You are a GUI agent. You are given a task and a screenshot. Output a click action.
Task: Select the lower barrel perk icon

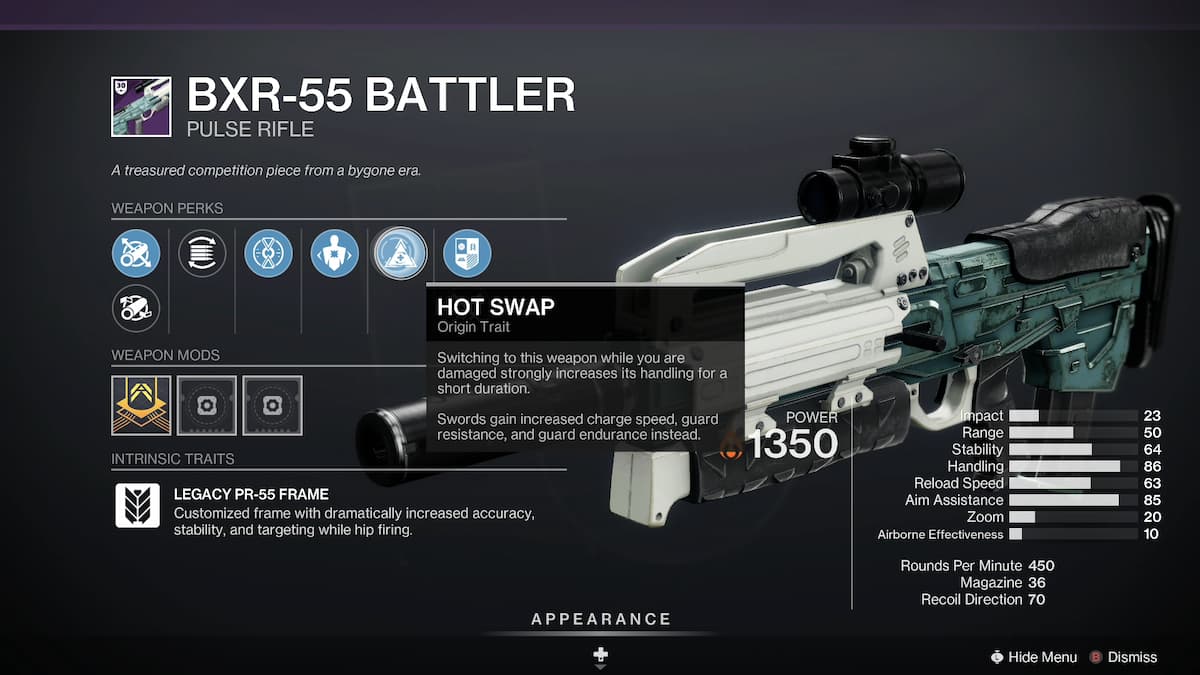[136, 307]
